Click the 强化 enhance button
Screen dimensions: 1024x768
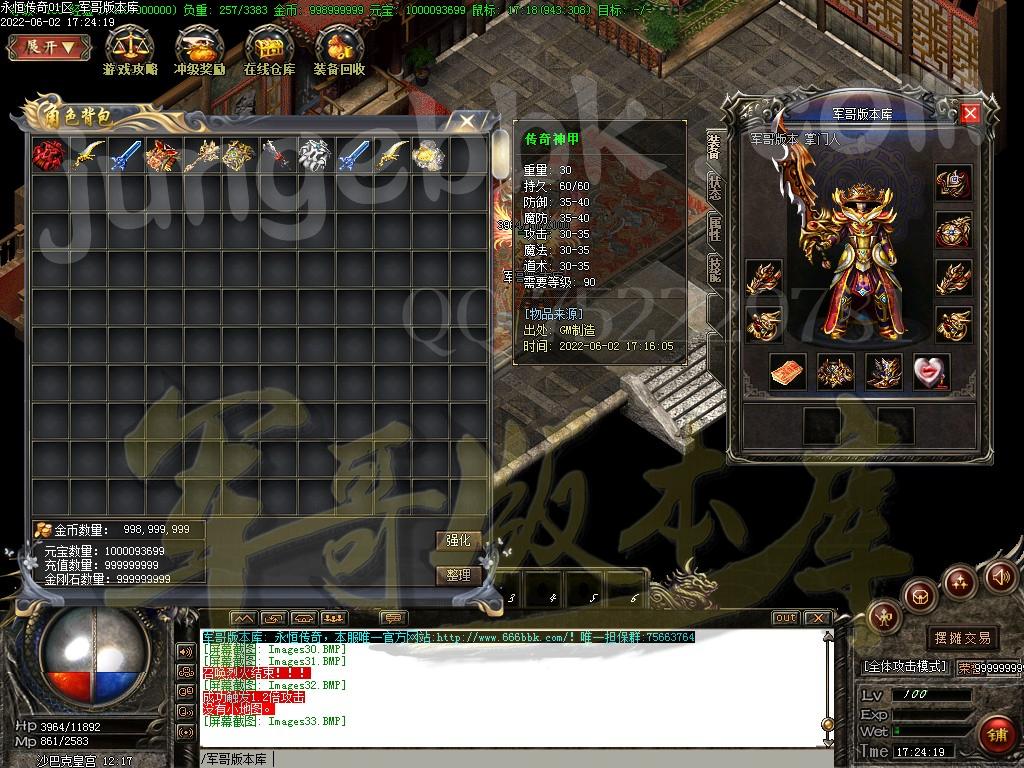pyautogui.click(x=457, y=540)
